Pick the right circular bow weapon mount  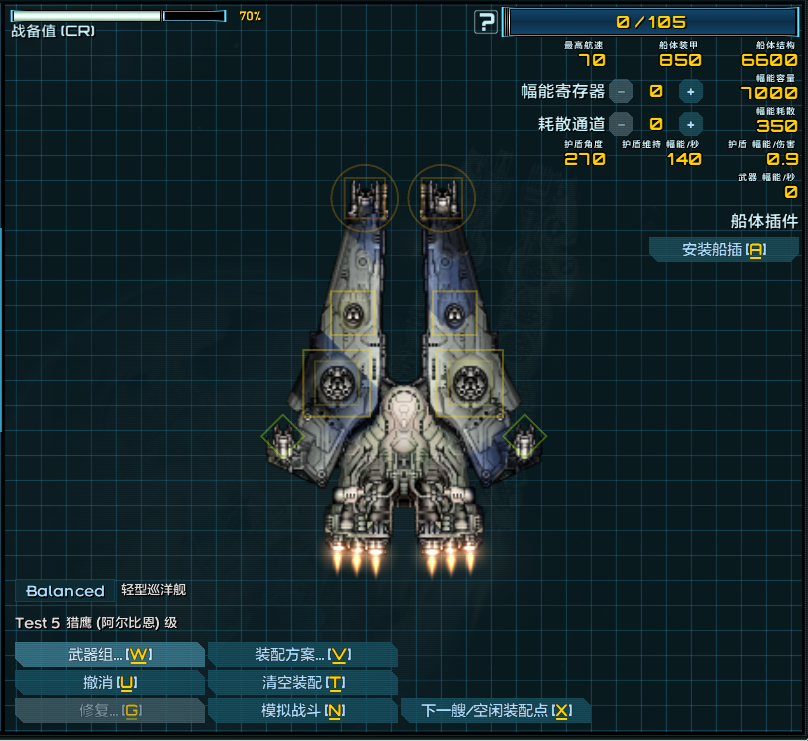coord(442,197)
